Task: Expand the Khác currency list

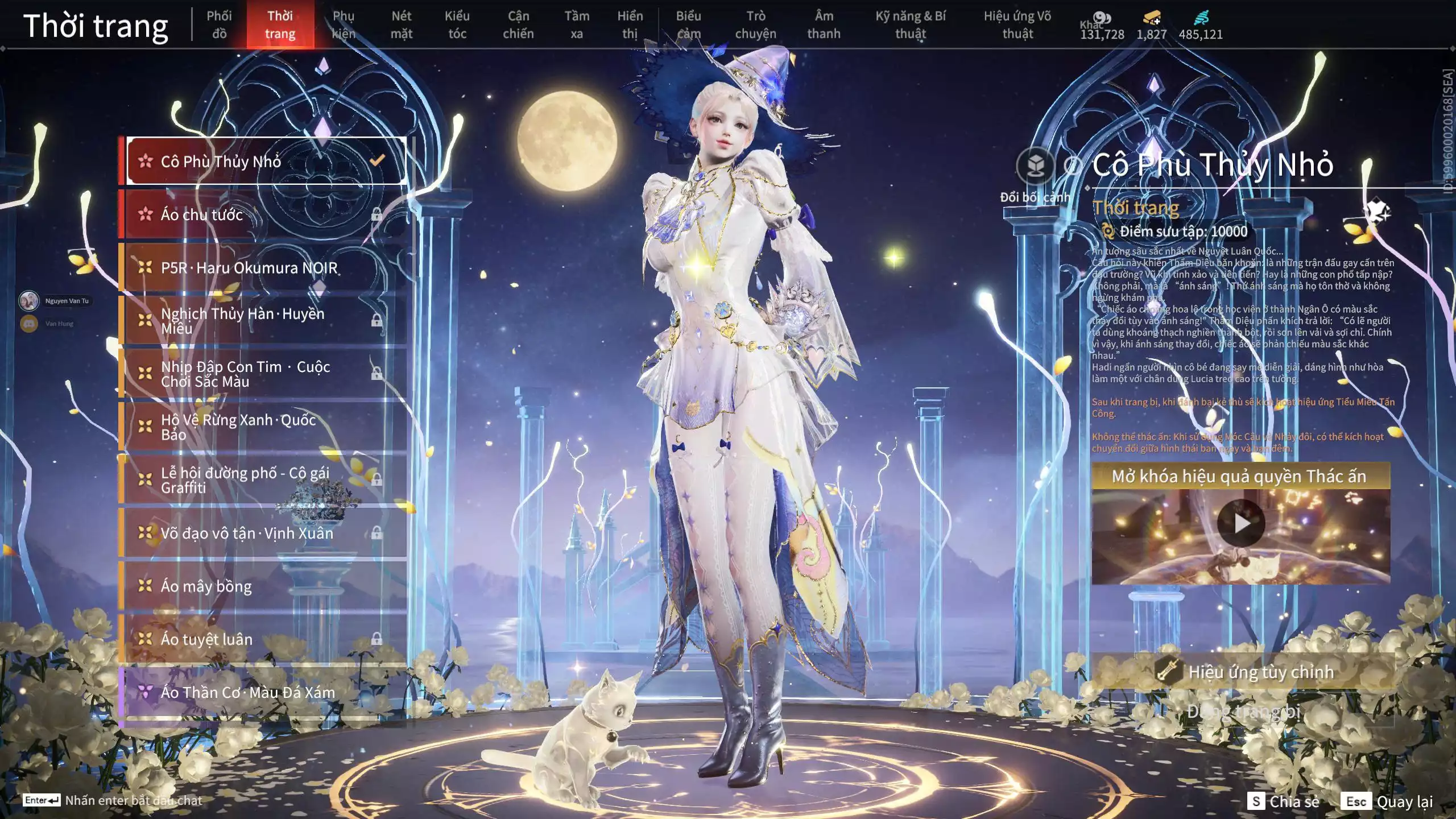Action: 1103,26
